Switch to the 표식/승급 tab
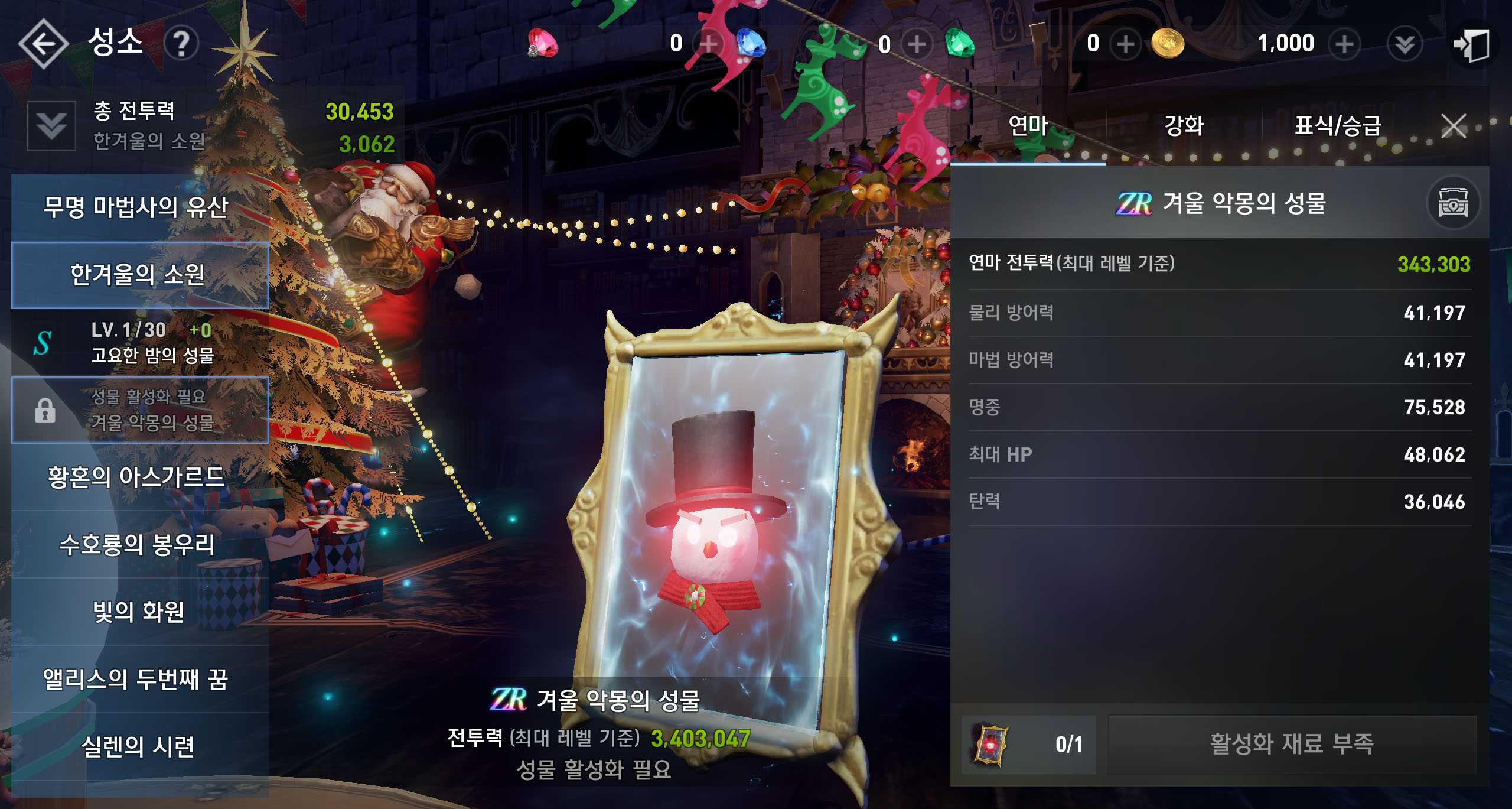Image resolution: width=1512 pixels, height=809 pixels. (x=1338, y=126)
